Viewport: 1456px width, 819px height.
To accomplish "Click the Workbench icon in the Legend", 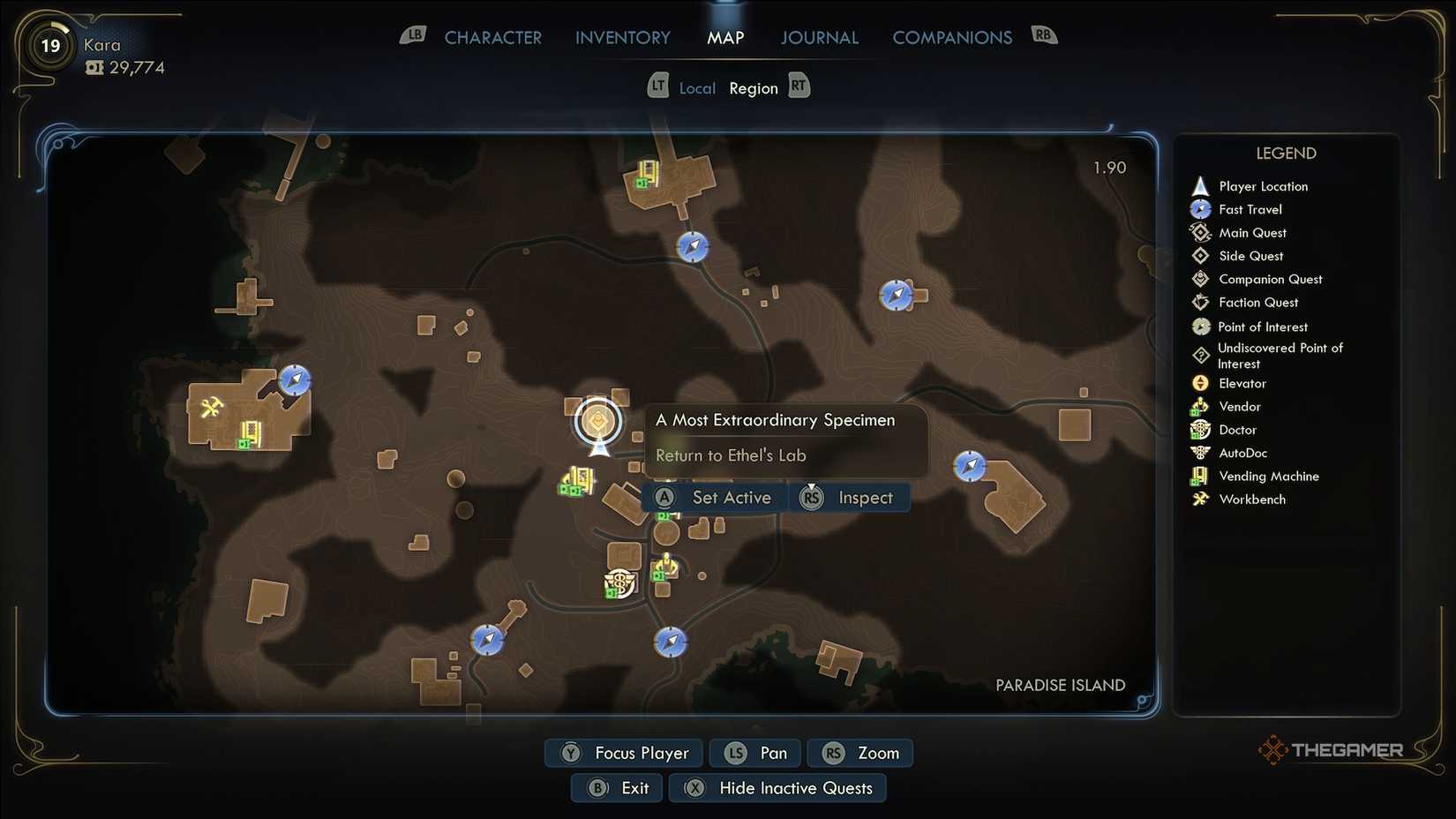I will pyautogui.click(x=1201, y=499).
